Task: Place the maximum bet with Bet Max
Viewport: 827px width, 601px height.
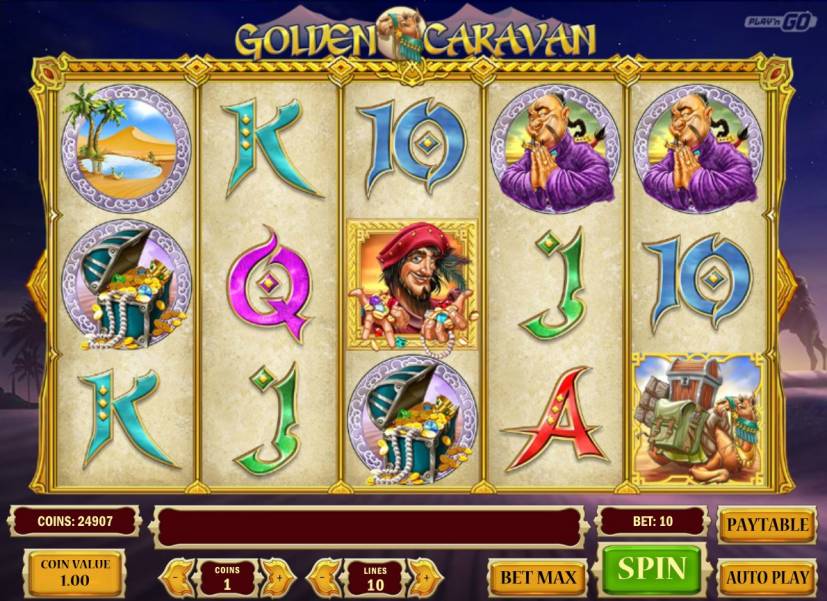Action: click(x=538, y=577)
